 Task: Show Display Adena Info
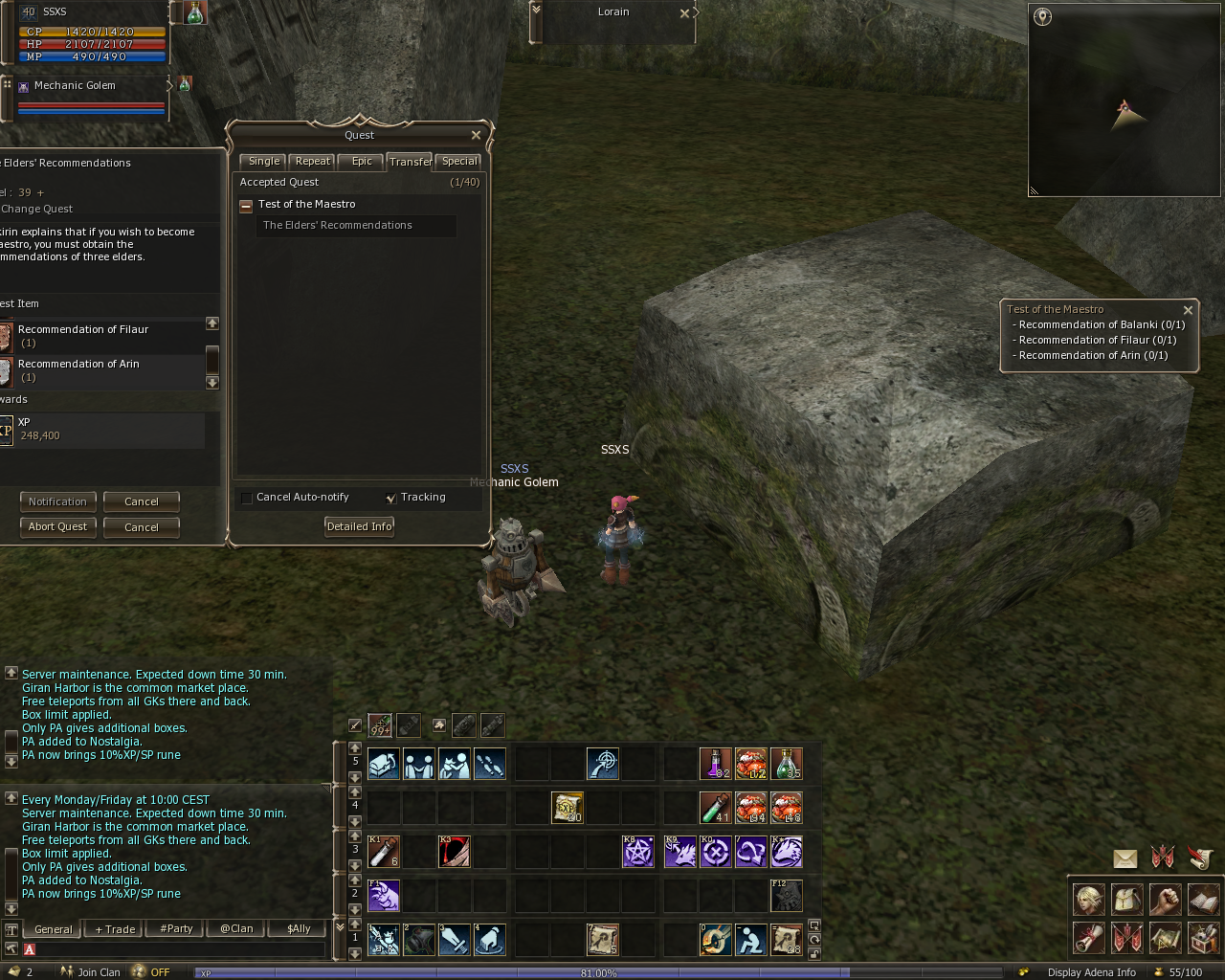(x=1091, y=972)
